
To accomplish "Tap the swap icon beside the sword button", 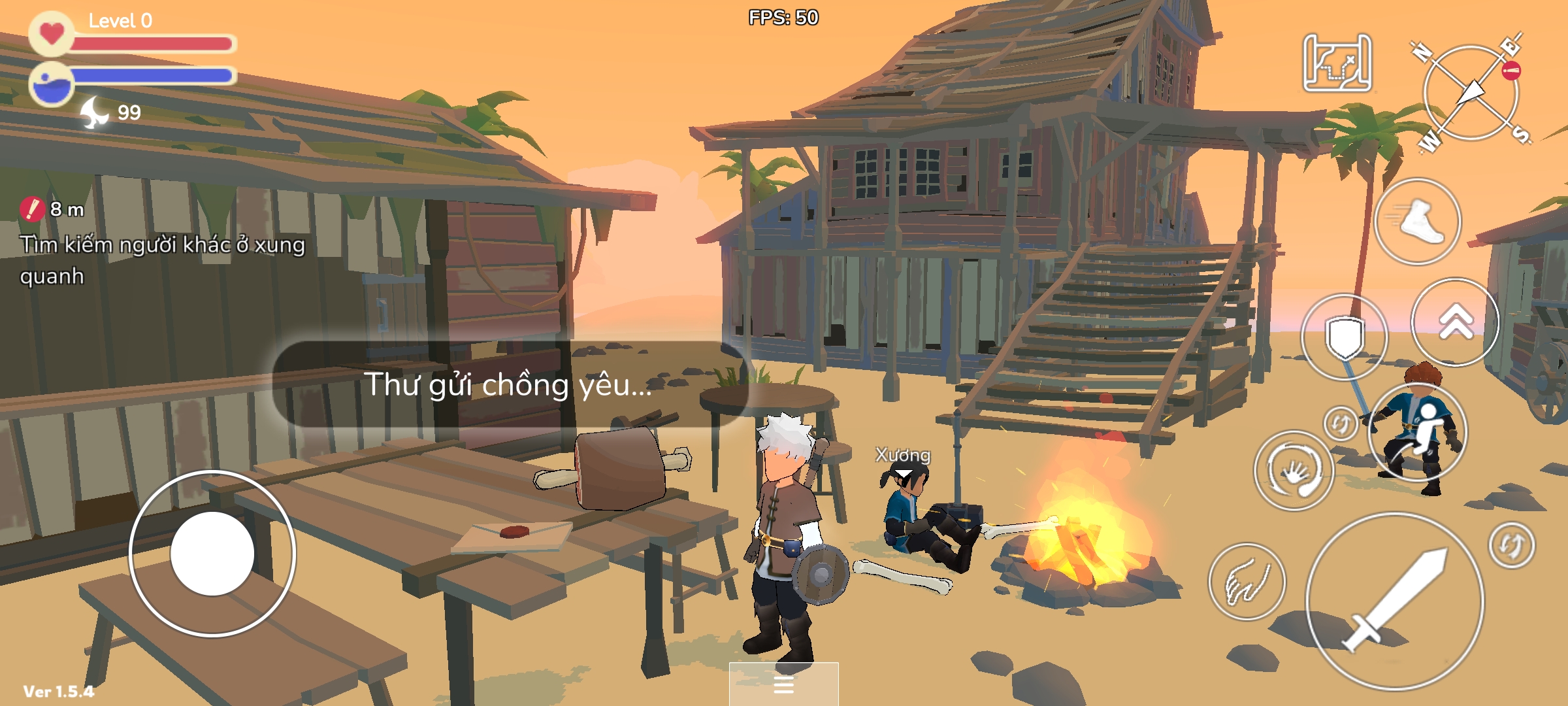I will [1512, 545].
